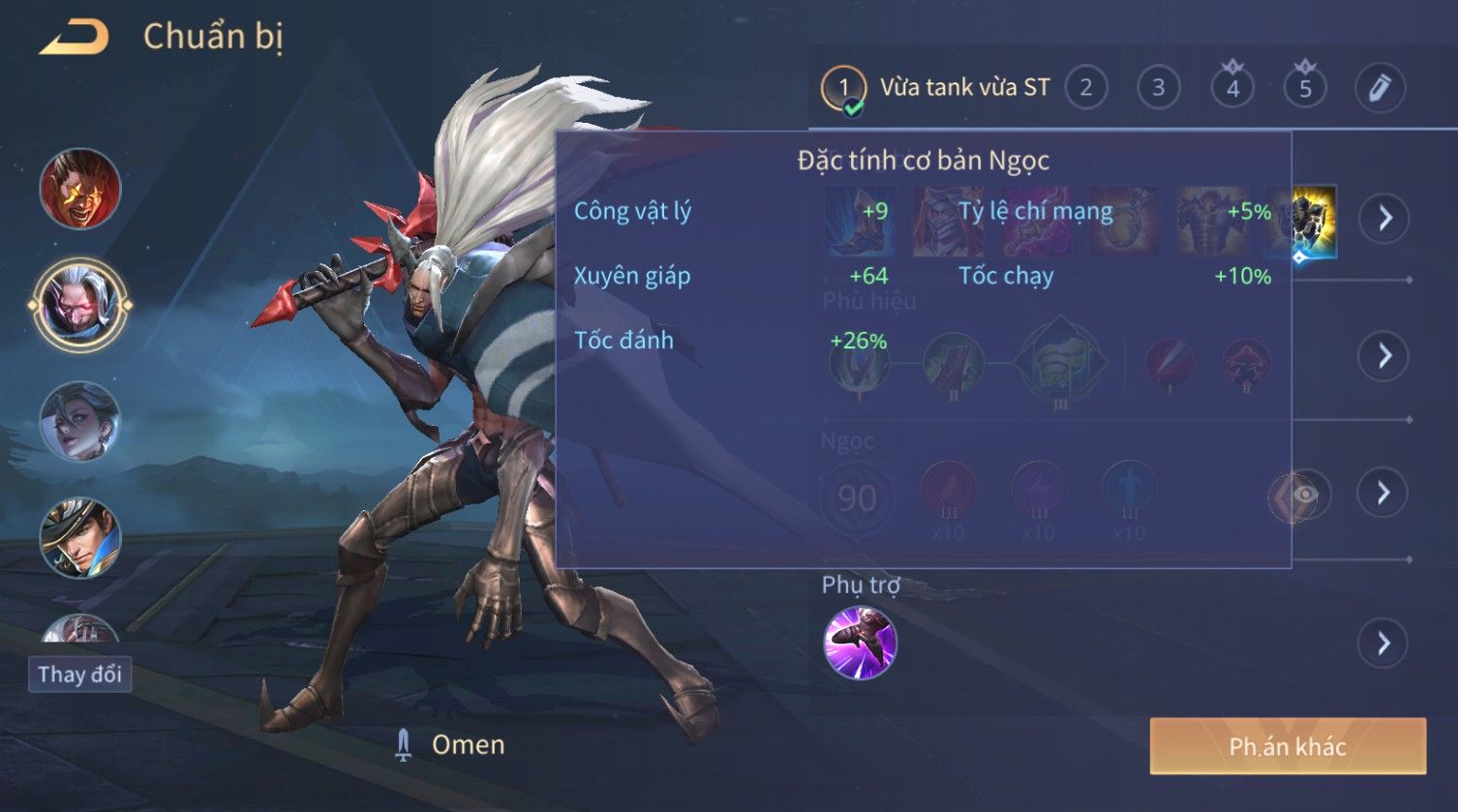Screen dimensions: 1458x812
Task: Select the red demon hero portrait
Action: [80, 189]
